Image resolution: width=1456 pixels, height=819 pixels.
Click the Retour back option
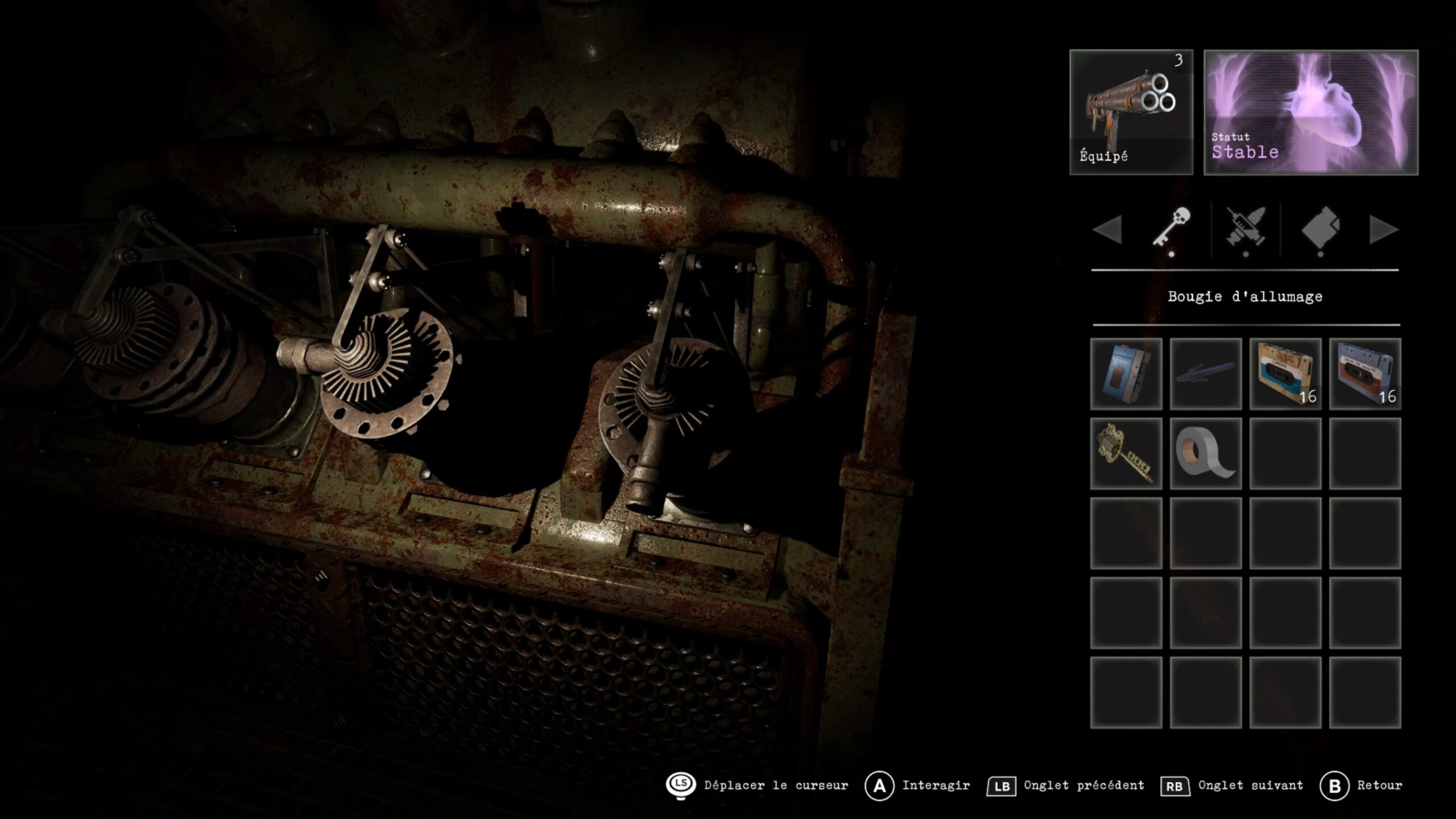1379,785
